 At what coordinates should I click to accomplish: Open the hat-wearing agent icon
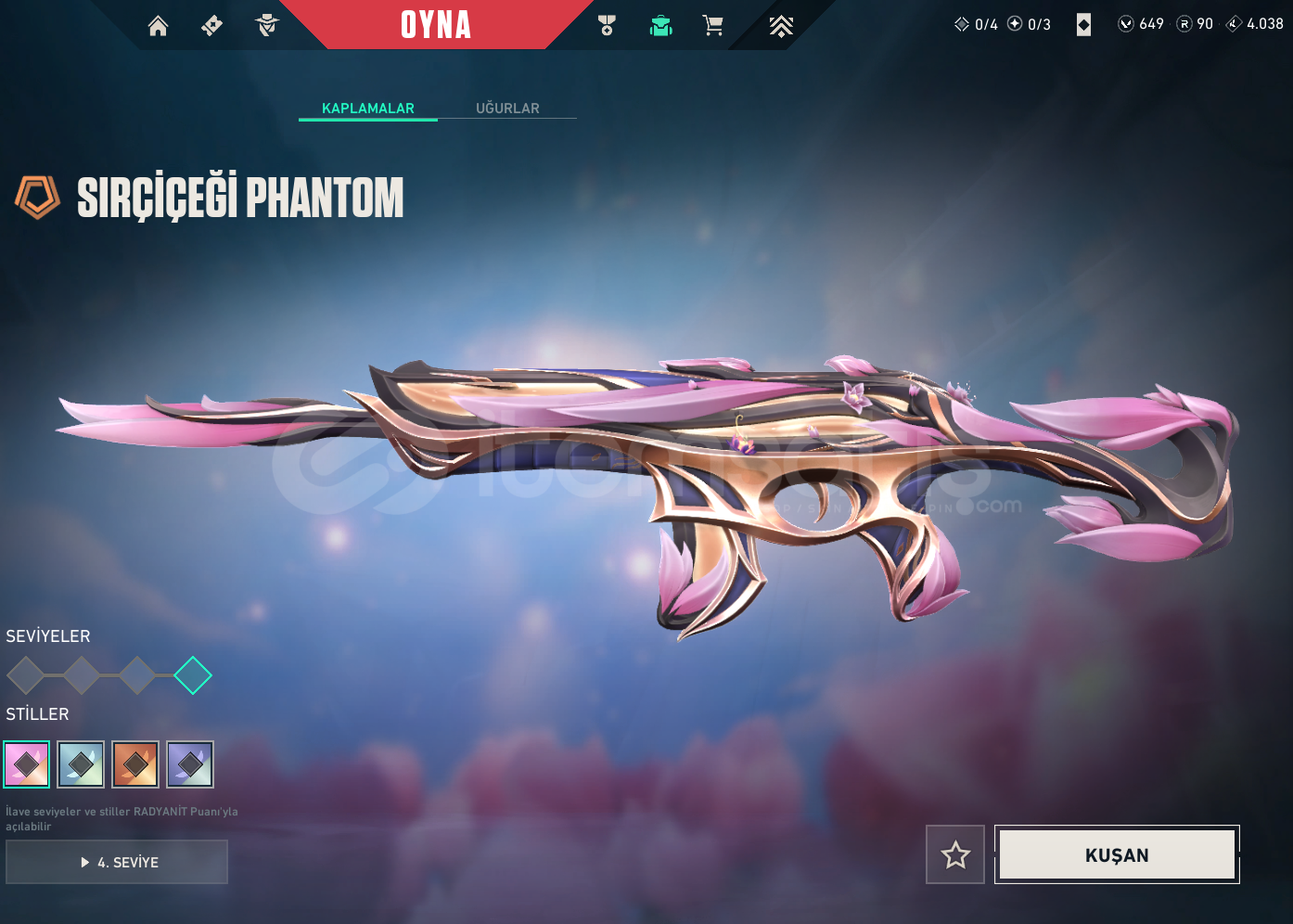(x=267, y=26)
